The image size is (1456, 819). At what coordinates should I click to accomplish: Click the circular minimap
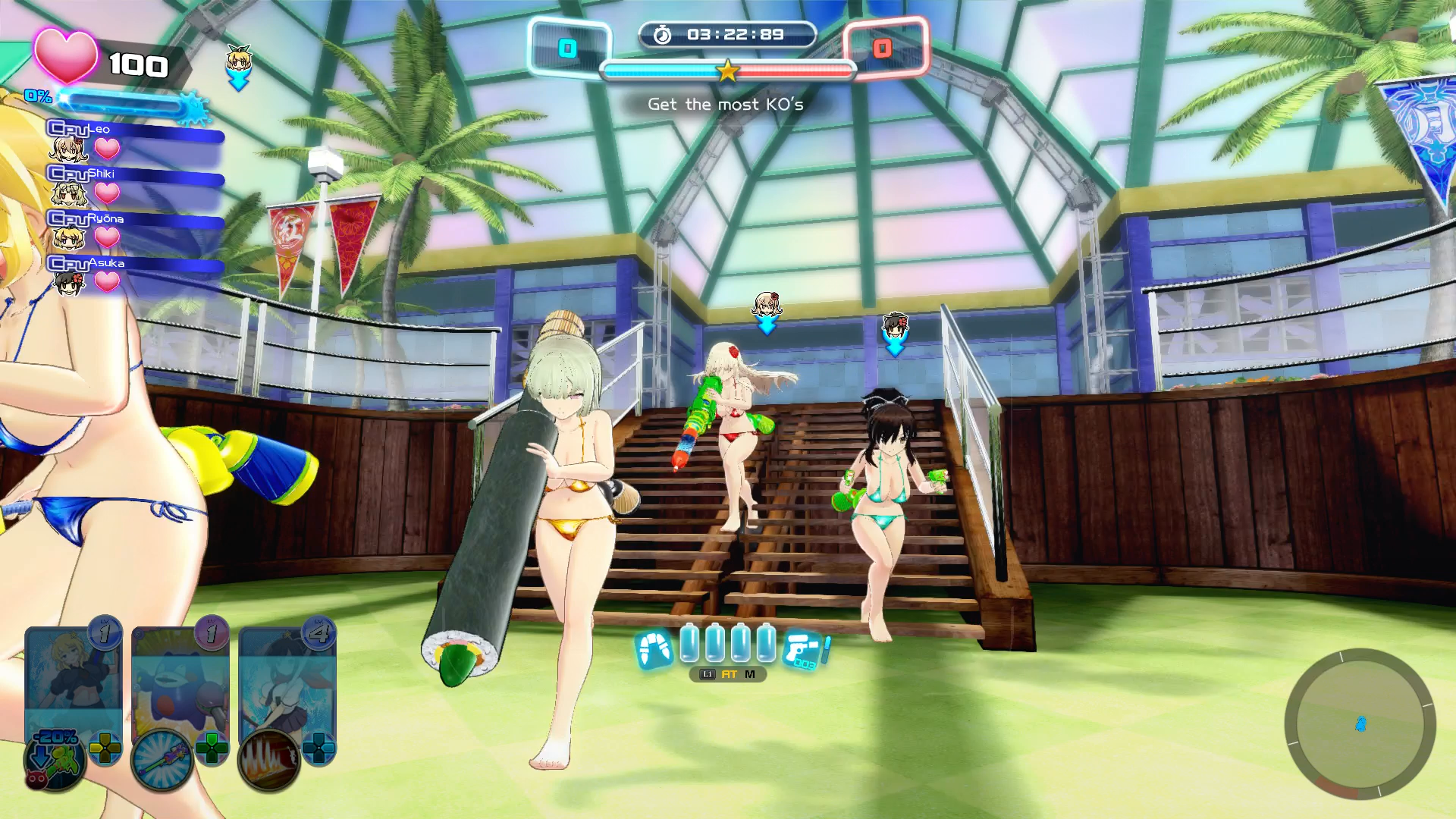coord(1360,724)
